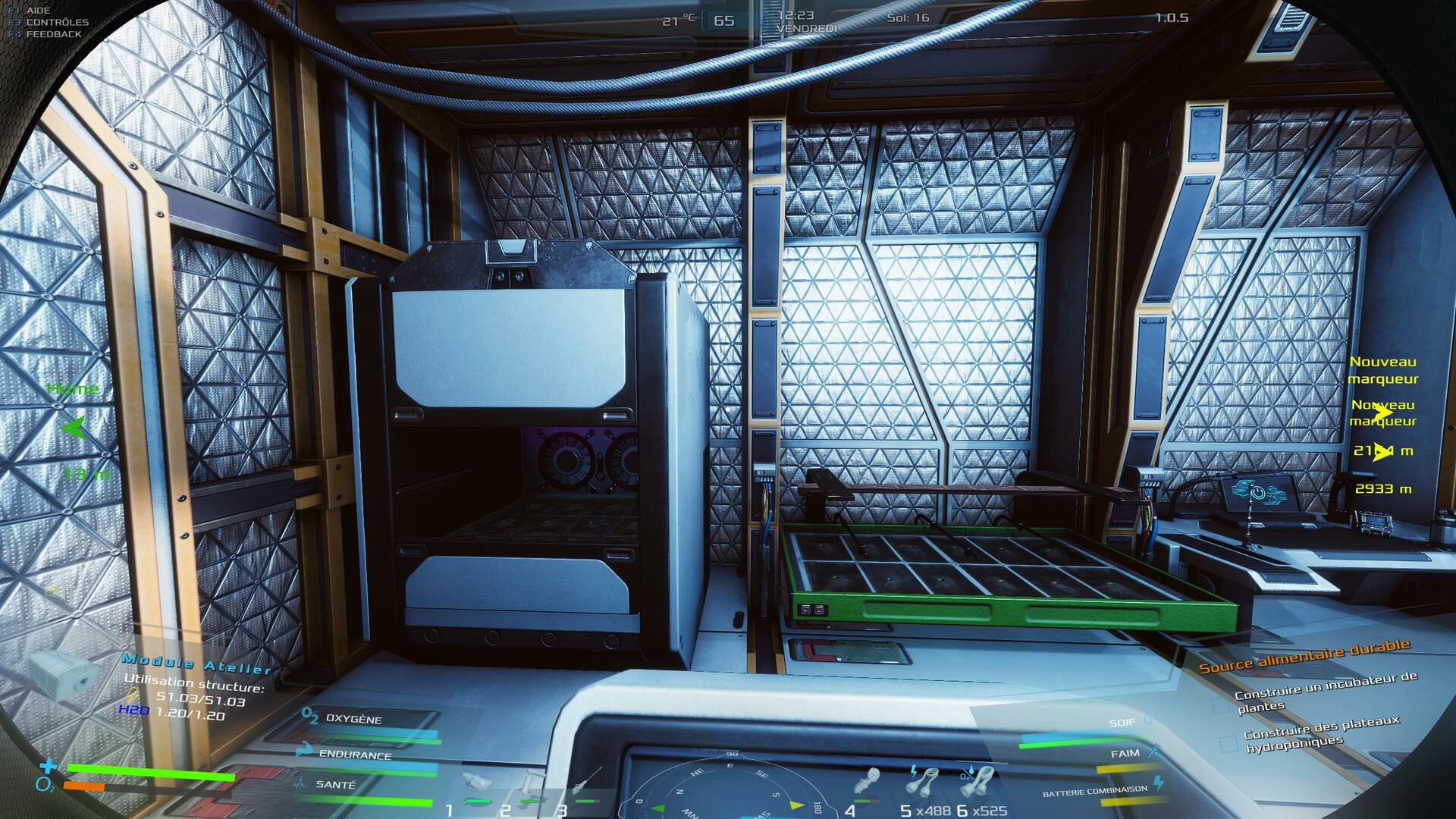1456x819 pixels.
Task: Select the green Home waypoint marker
Action: tap(74, 428)
